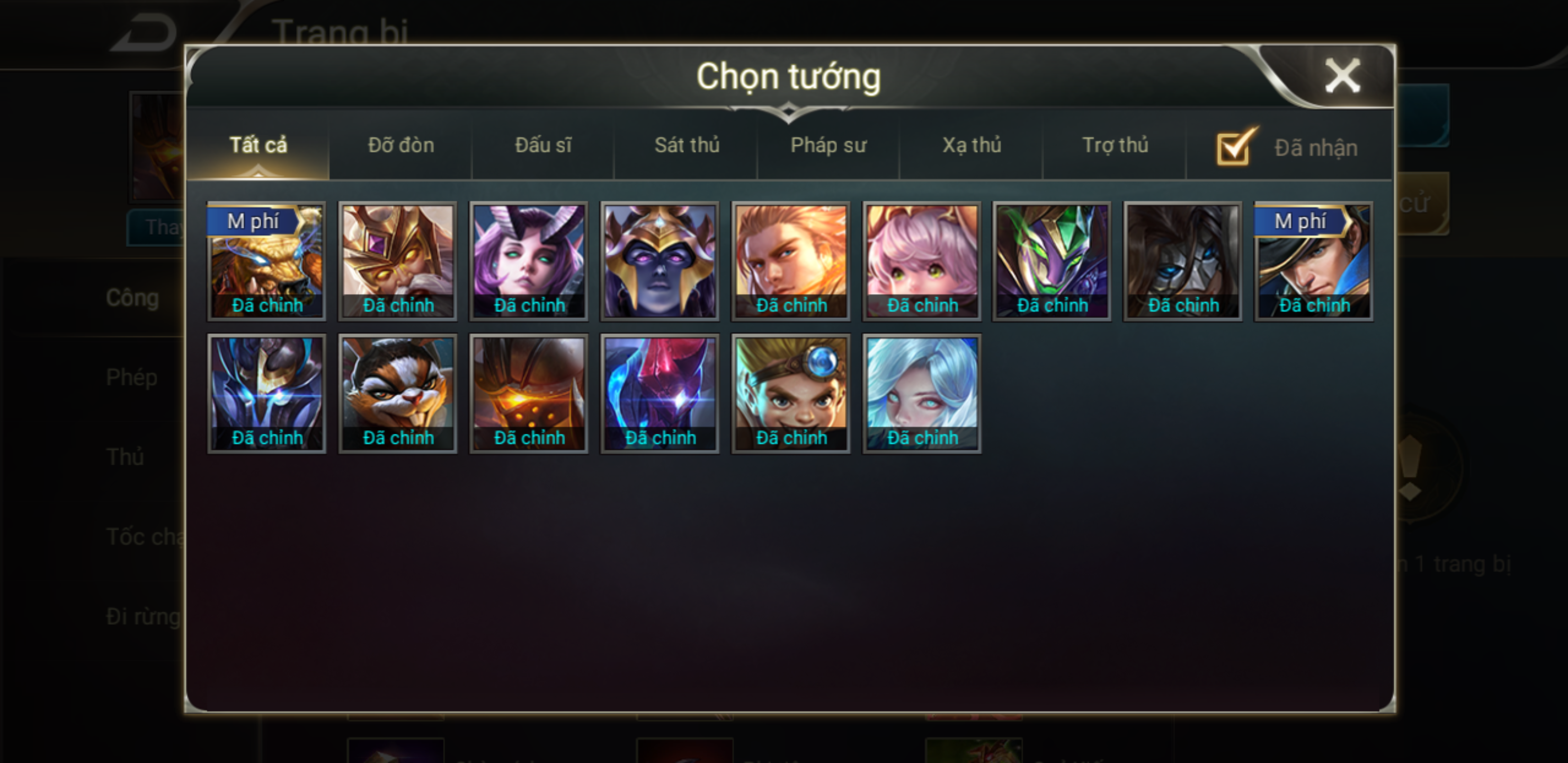
Task: Choose the boy with blue goggles hero
Action: (791, 393)
